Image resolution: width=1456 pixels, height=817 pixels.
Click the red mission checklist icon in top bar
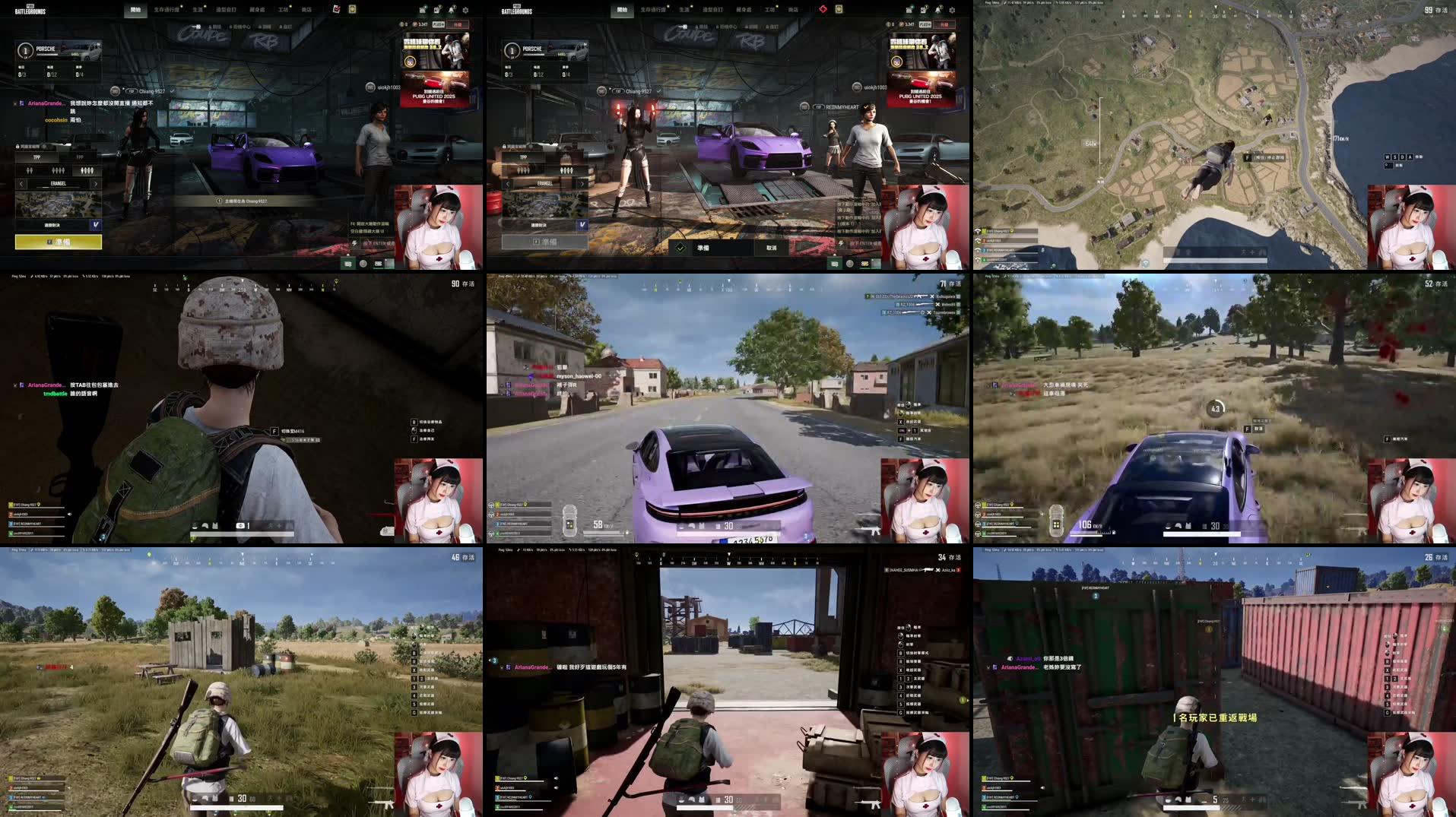(337, 9)
